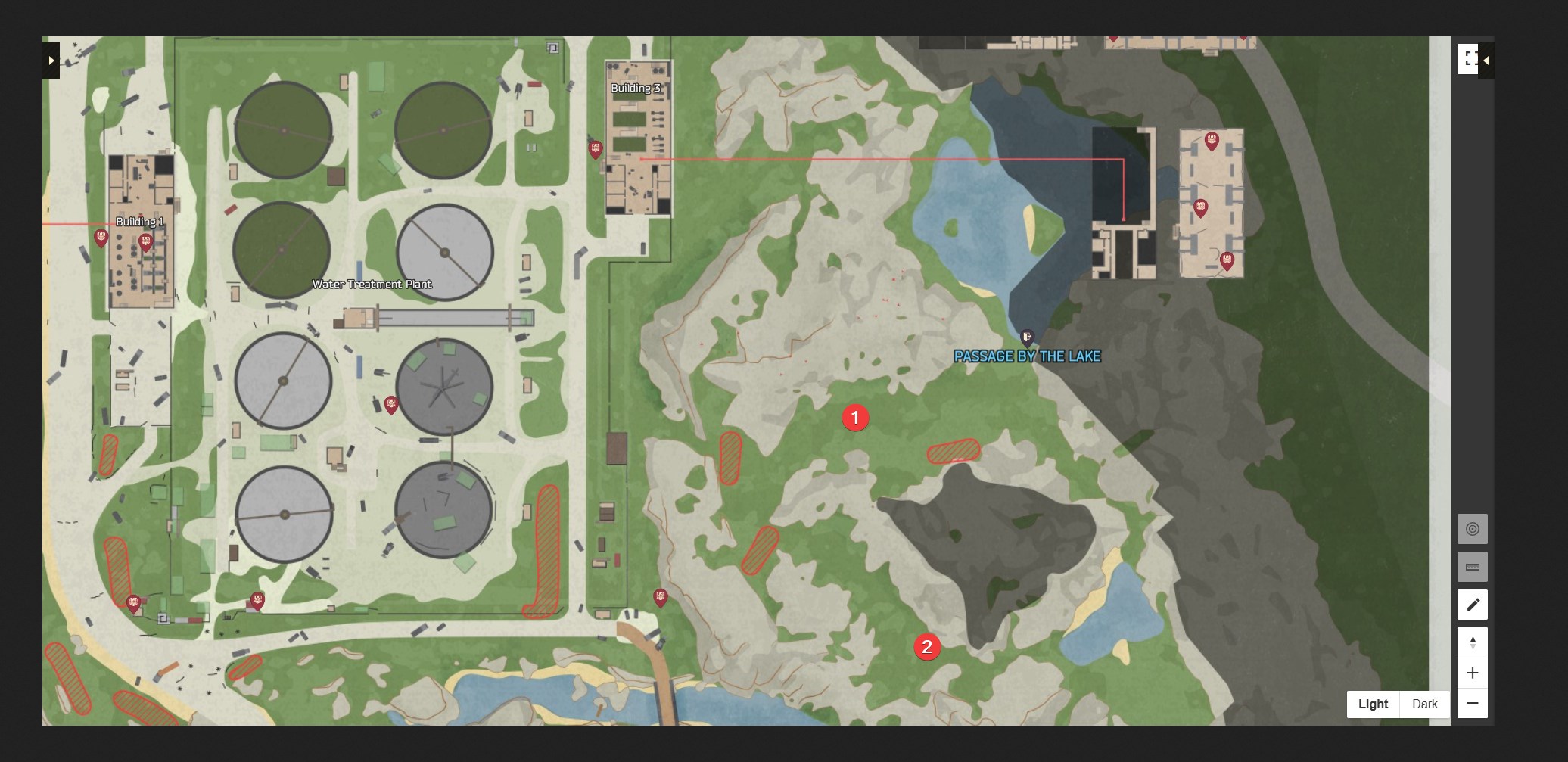The width and height of the screenshot is (1568, 762).
Task: Collapse the right side panel arrow
Action: 1486,61
